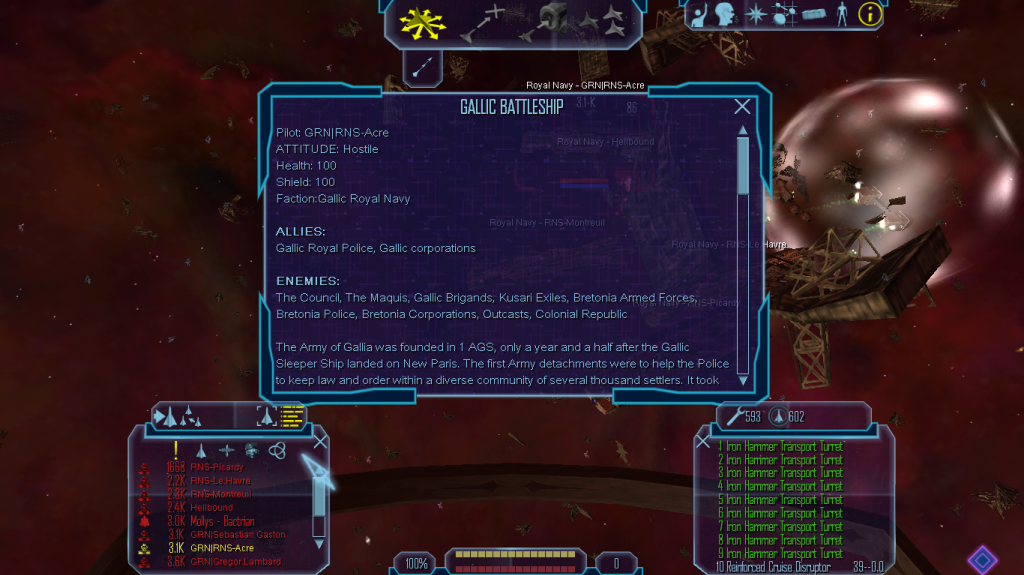Use the wrench nanobot repair icon
The image size is (1024, 575).
726,416
